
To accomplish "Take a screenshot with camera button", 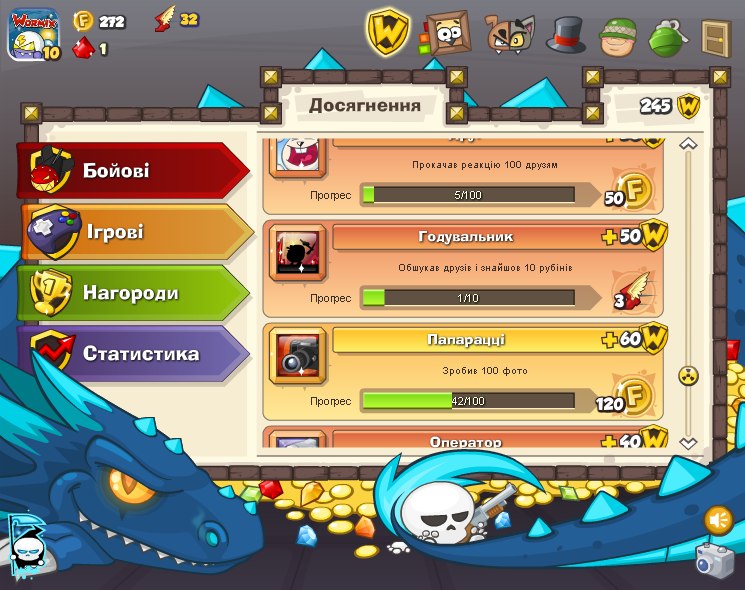I will coord(714,559).
